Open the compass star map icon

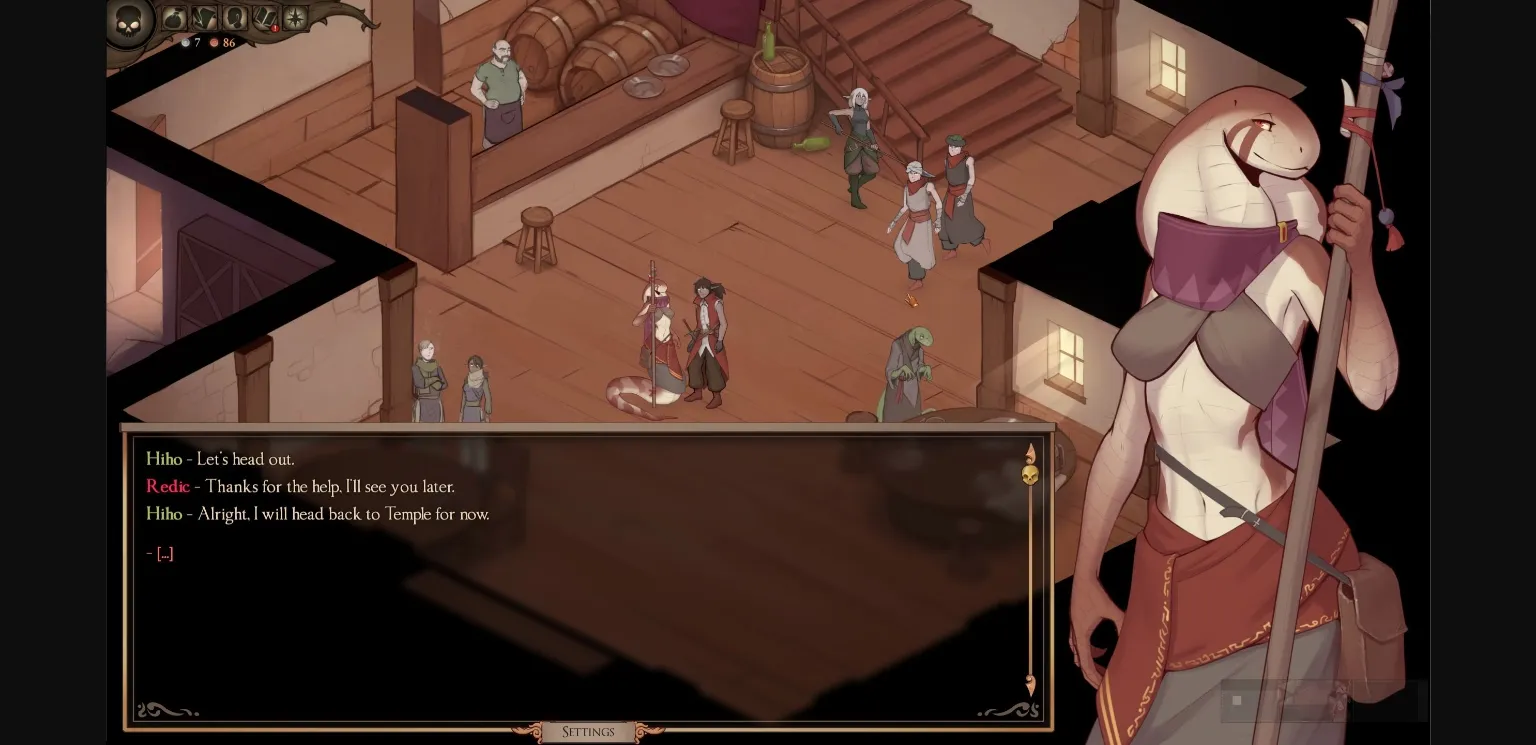tap(294, 19)
